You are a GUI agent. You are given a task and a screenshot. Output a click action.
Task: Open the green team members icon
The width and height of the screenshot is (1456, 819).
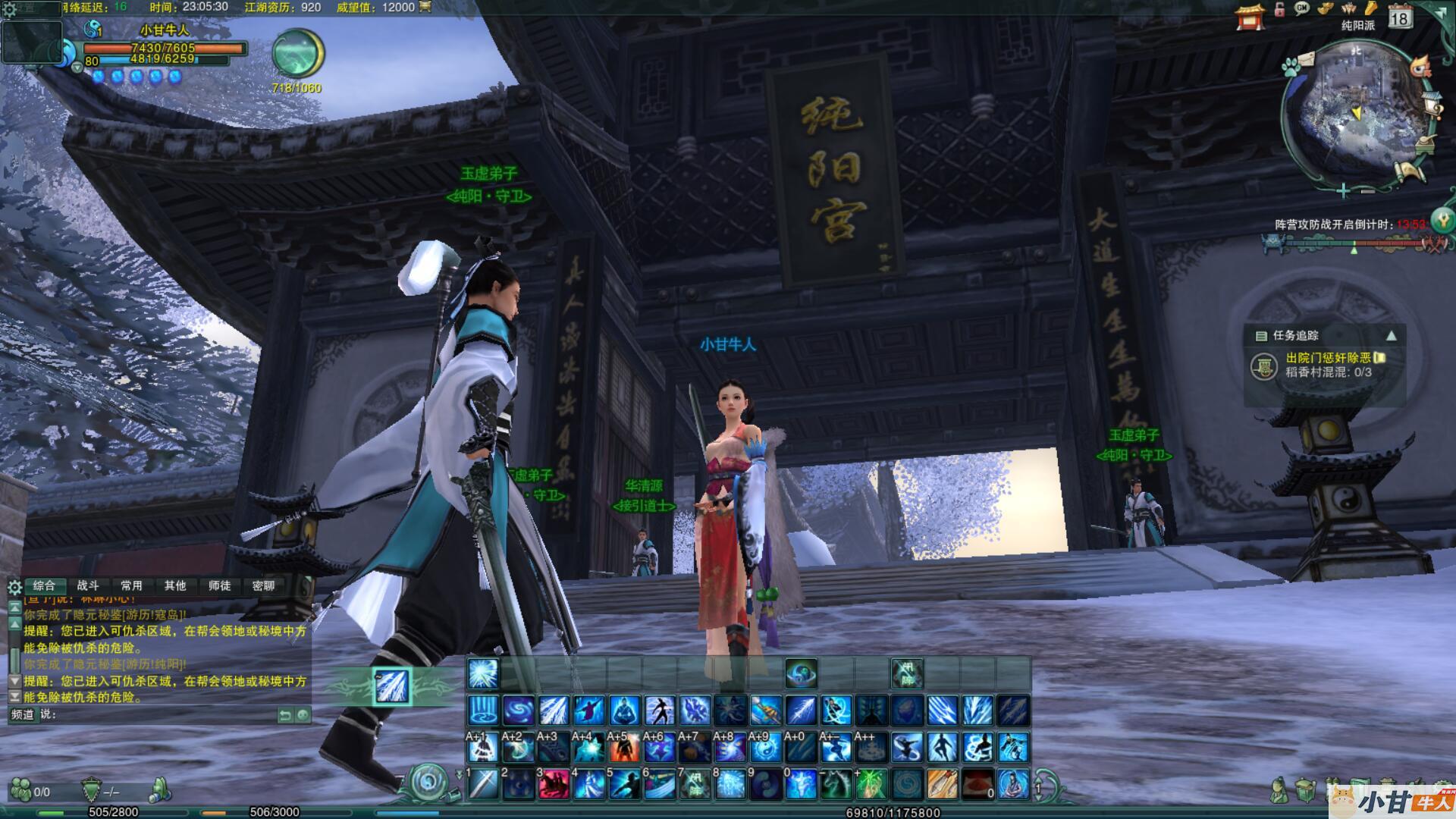click(21, 791)
